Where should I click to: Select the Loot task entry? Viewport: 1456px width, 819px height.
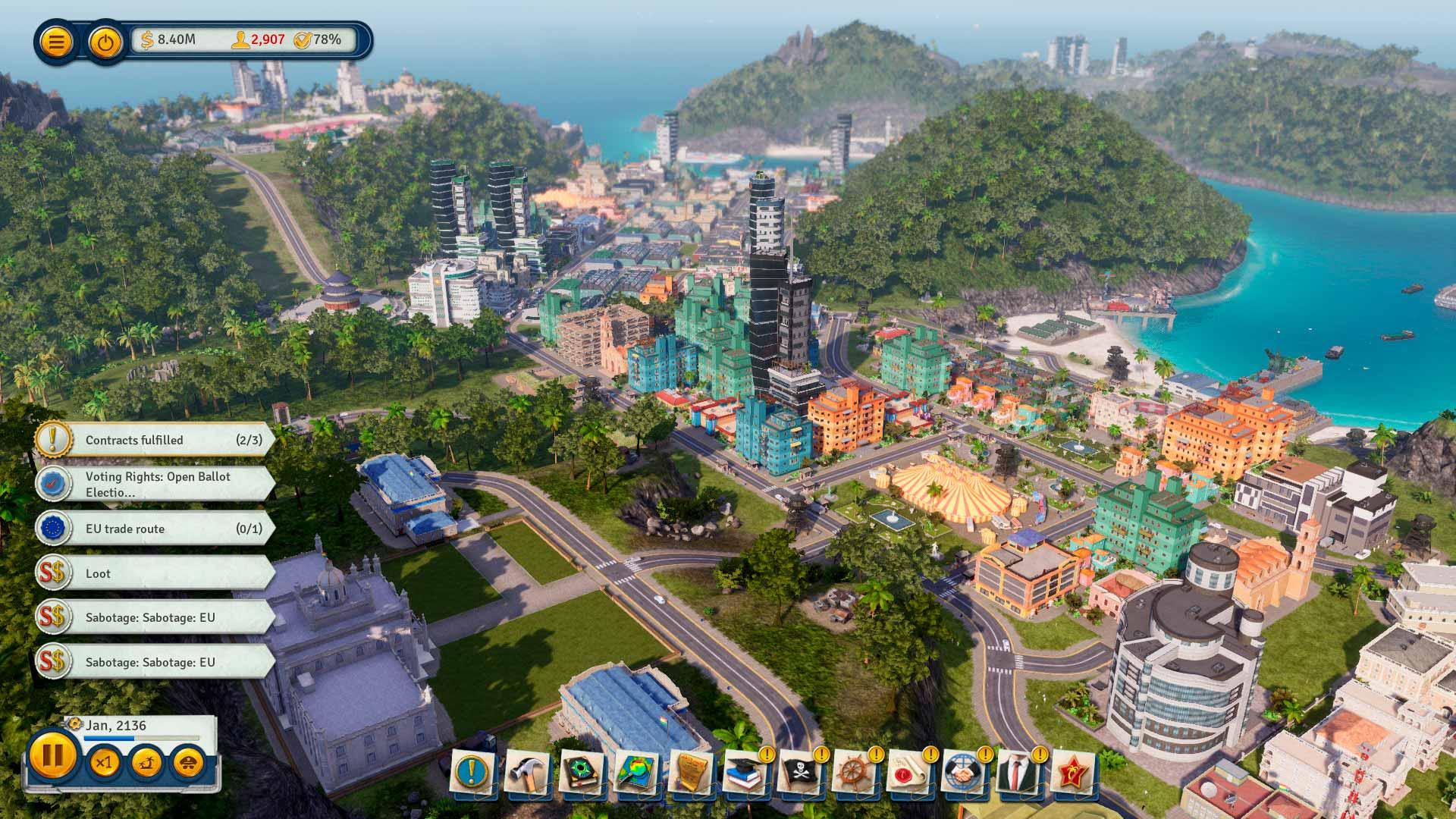click(154, 573)
